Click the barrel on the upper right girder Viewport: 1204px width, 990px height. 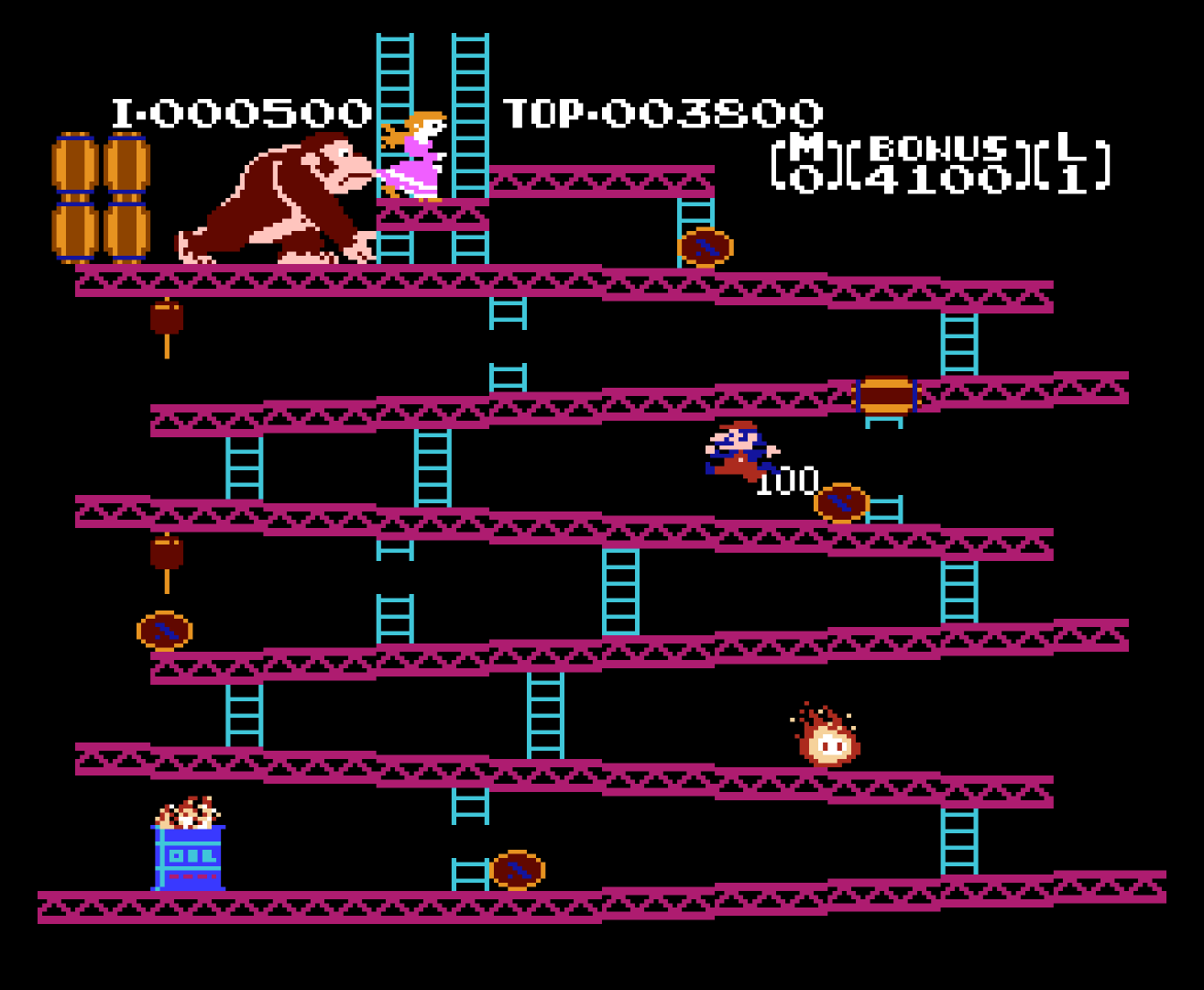tap(706, 246)
